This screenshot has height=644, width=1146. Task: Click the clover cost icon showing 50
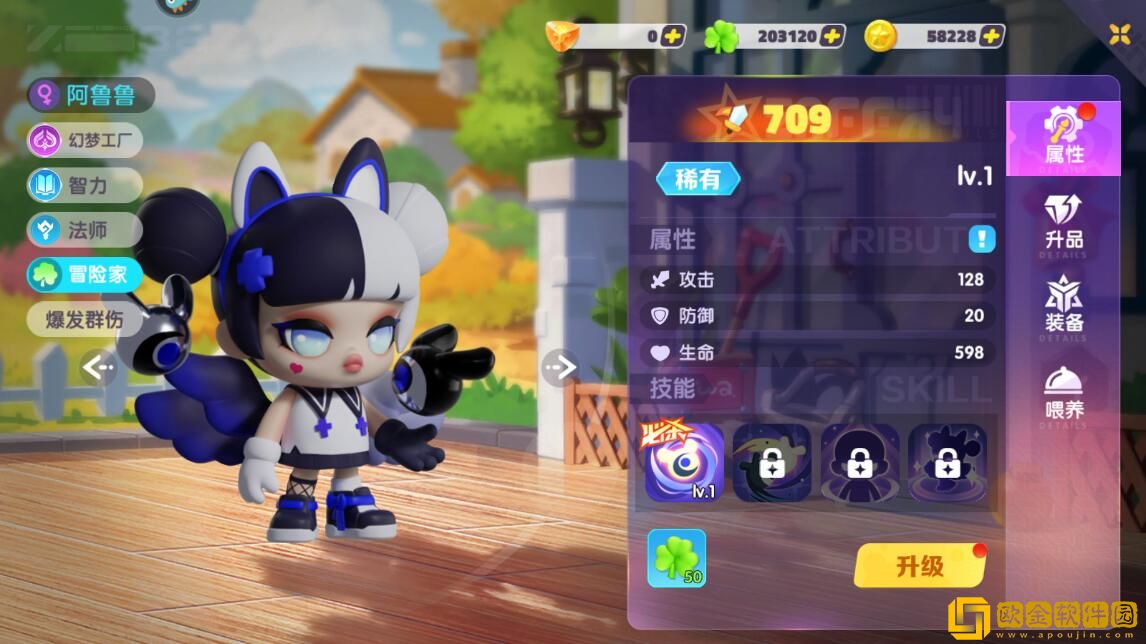tap(677, 558)
